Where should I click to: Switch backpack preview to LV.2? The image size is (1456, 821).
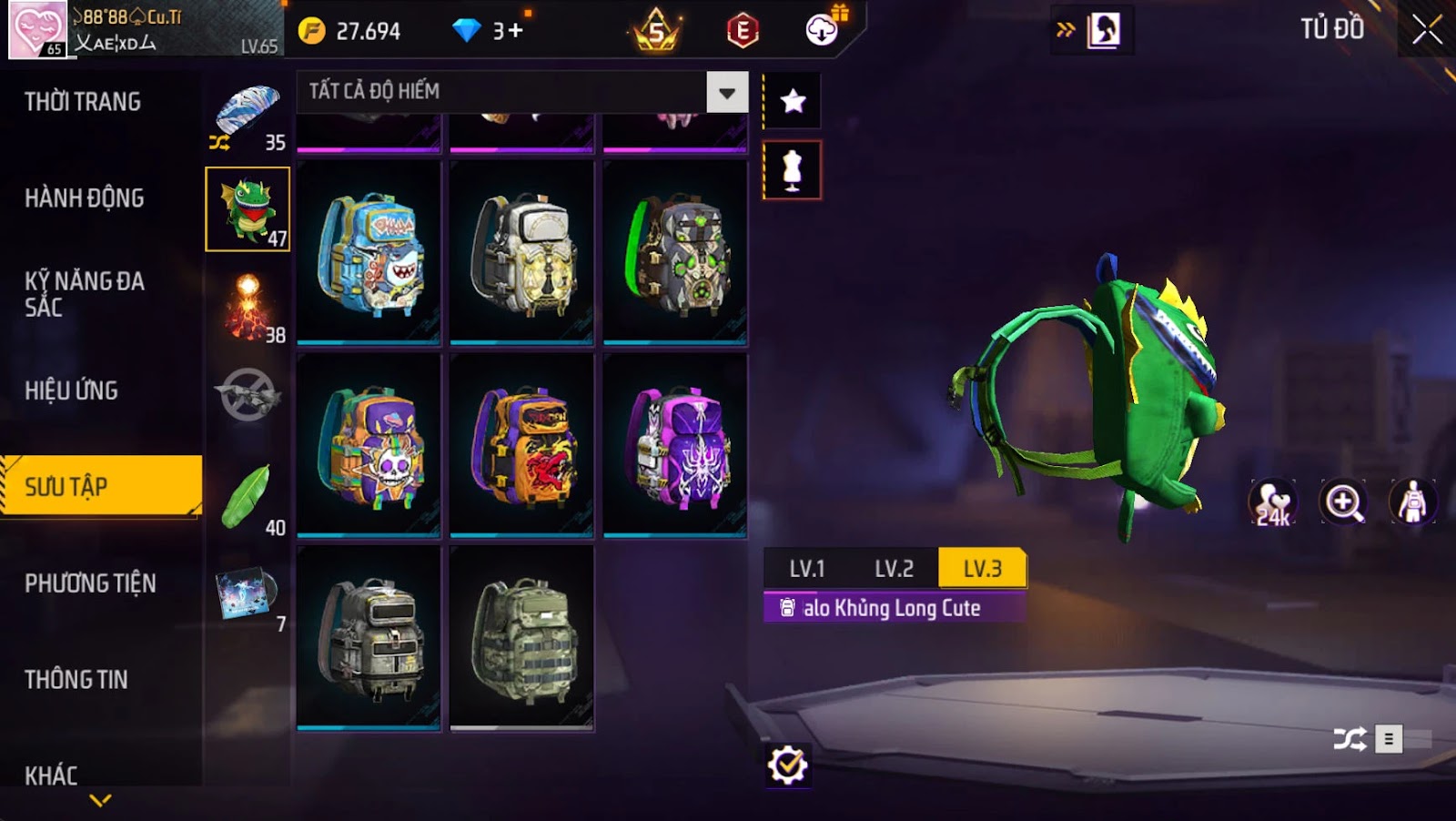[x=894, y=569]
